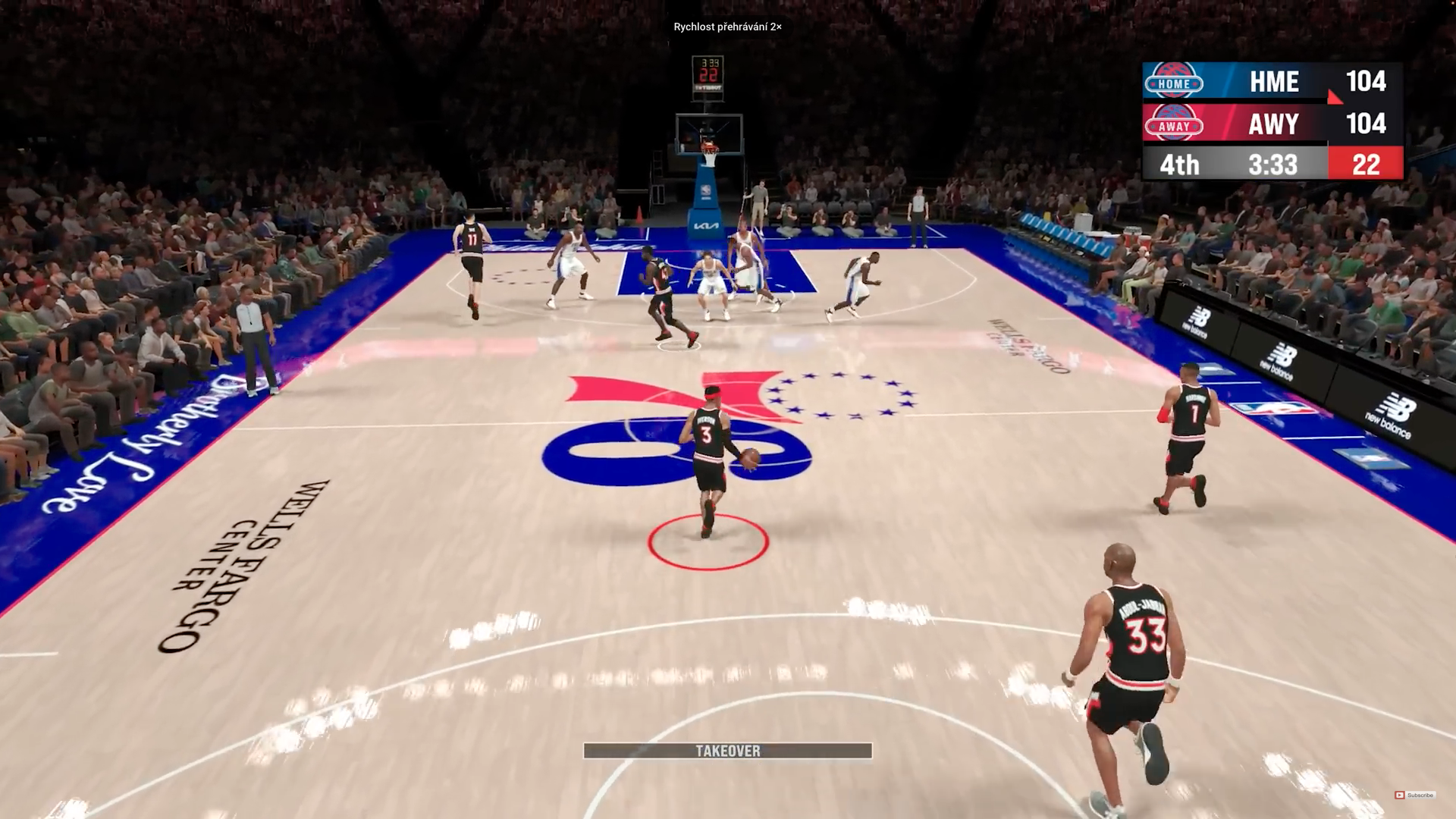1456x819 pixels.
Task: Select the YouTube play icon near Subscribe
Action: [x=1399, y=795]
